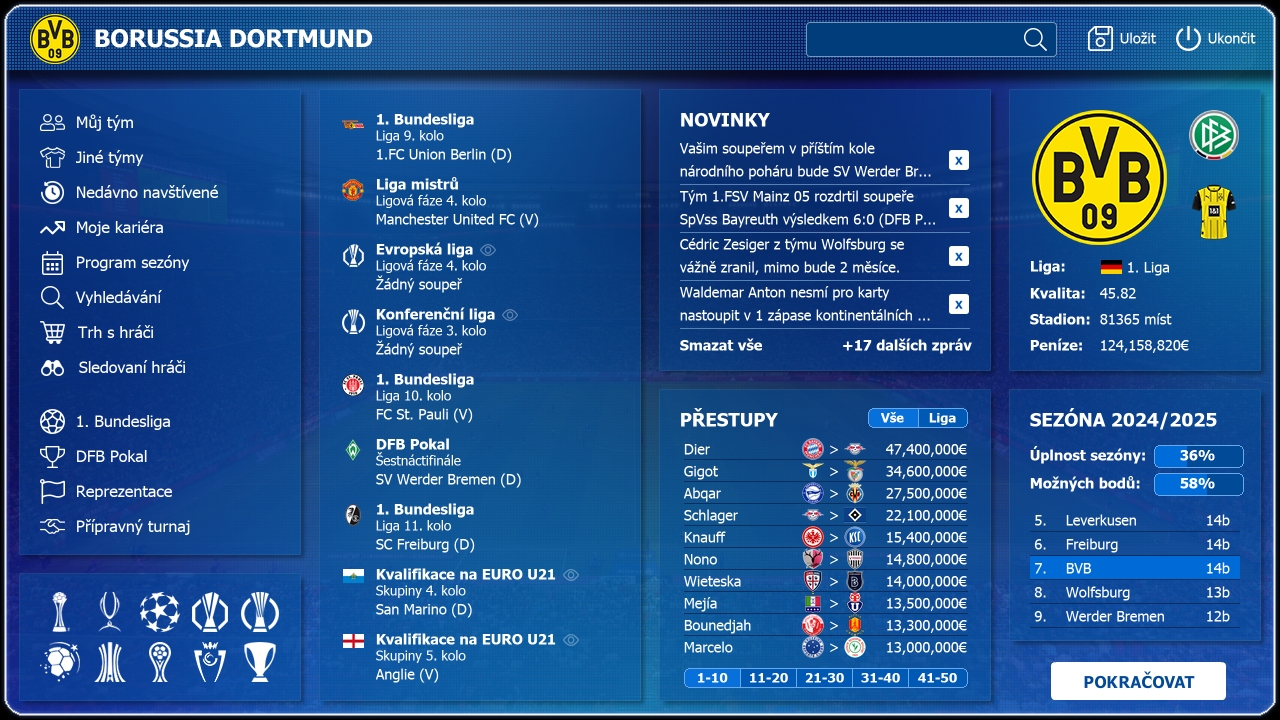
Task: Switch transfers filter to Liga
Action: coord(944,418)
